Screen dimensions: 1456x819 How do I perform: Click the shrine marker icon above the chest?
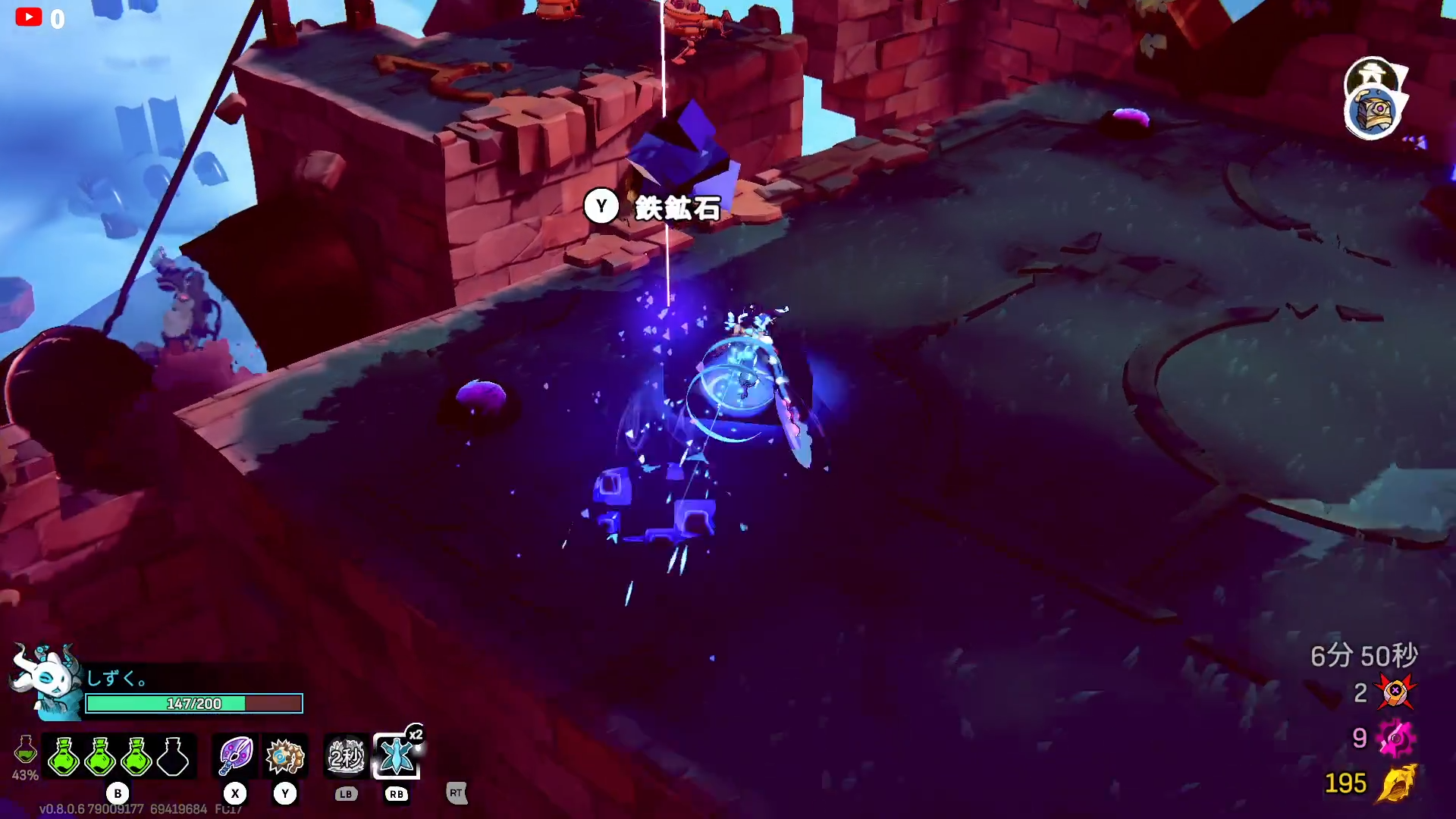[1372, 76]
